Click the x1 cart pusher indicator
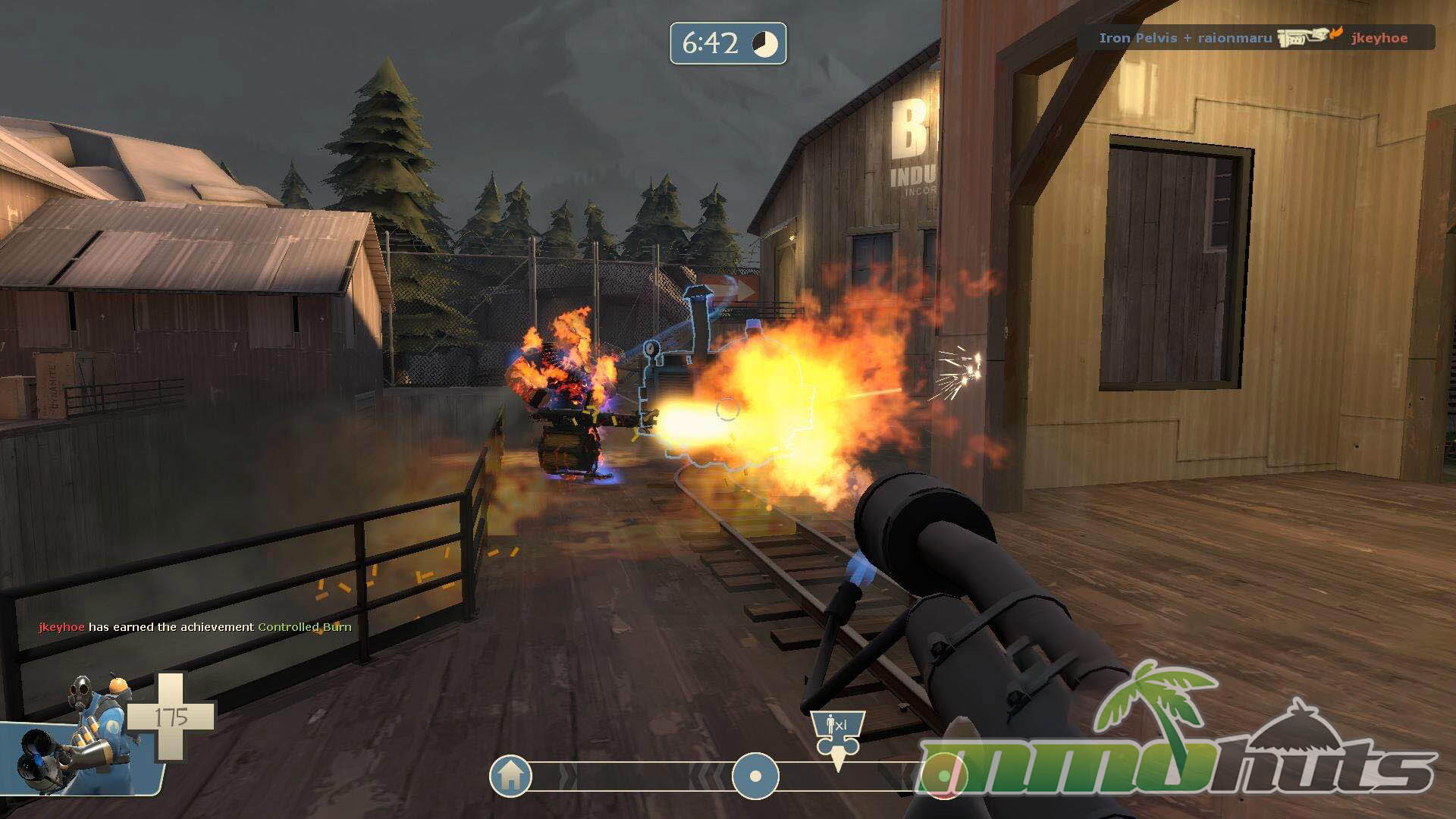Viewport: 1456px width, 819px height. click(837, 733)
